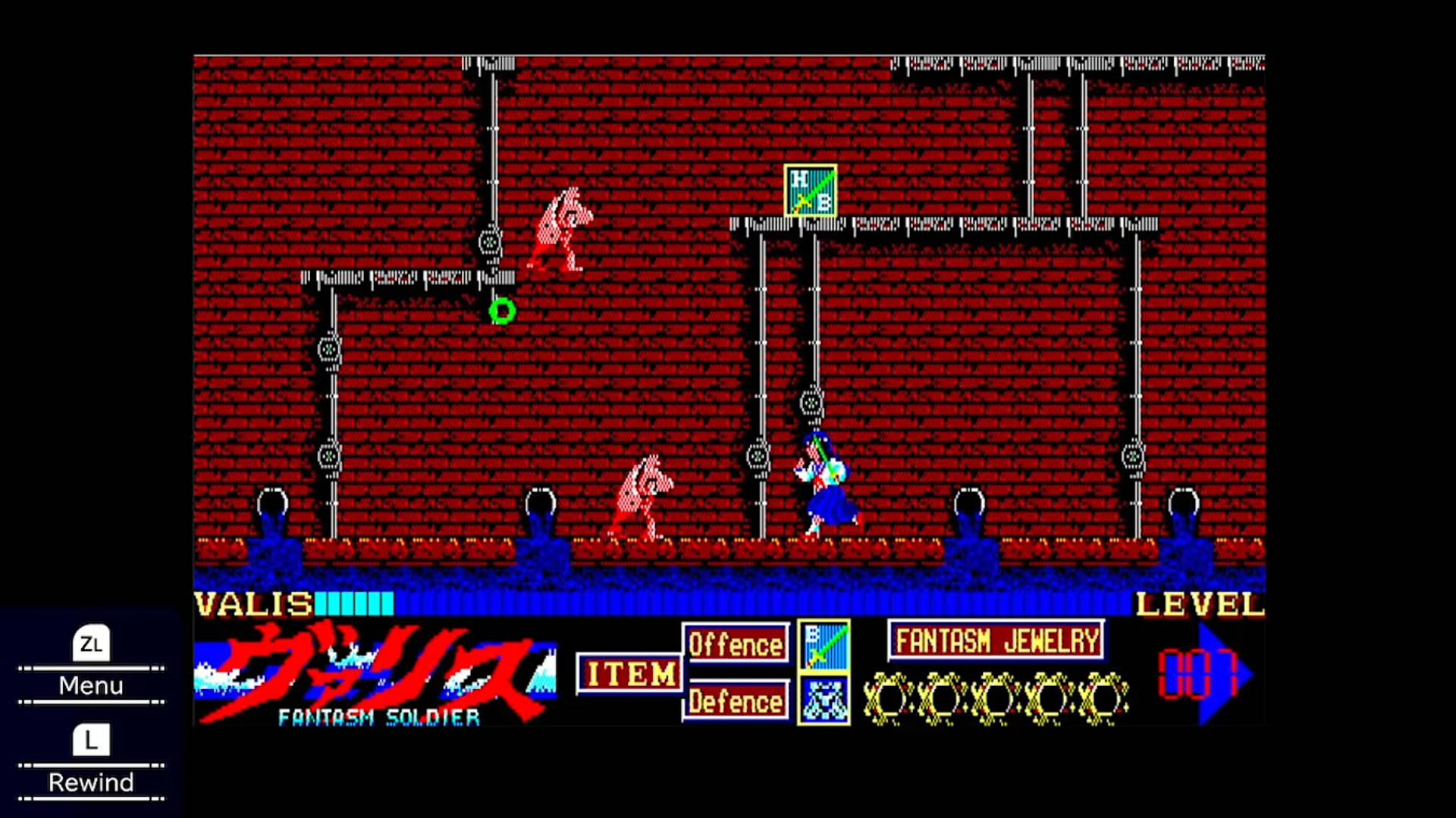Viewport: 1456px width, 818px height.
Task: Open the Fantasm Jewelry header
Action: (x=996, y=641)
